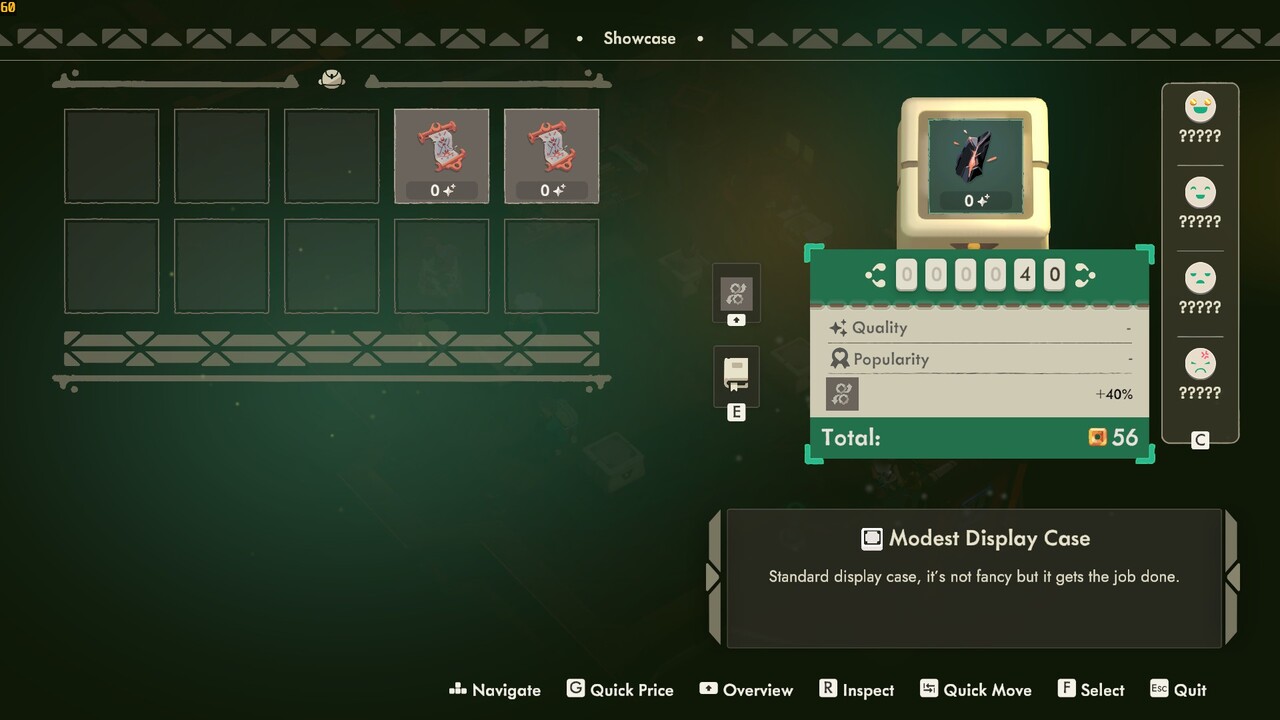Click the backpack icon above the inventory
Image resolution: width=1280 pixels, height=720 pixels.
(332, 79)
